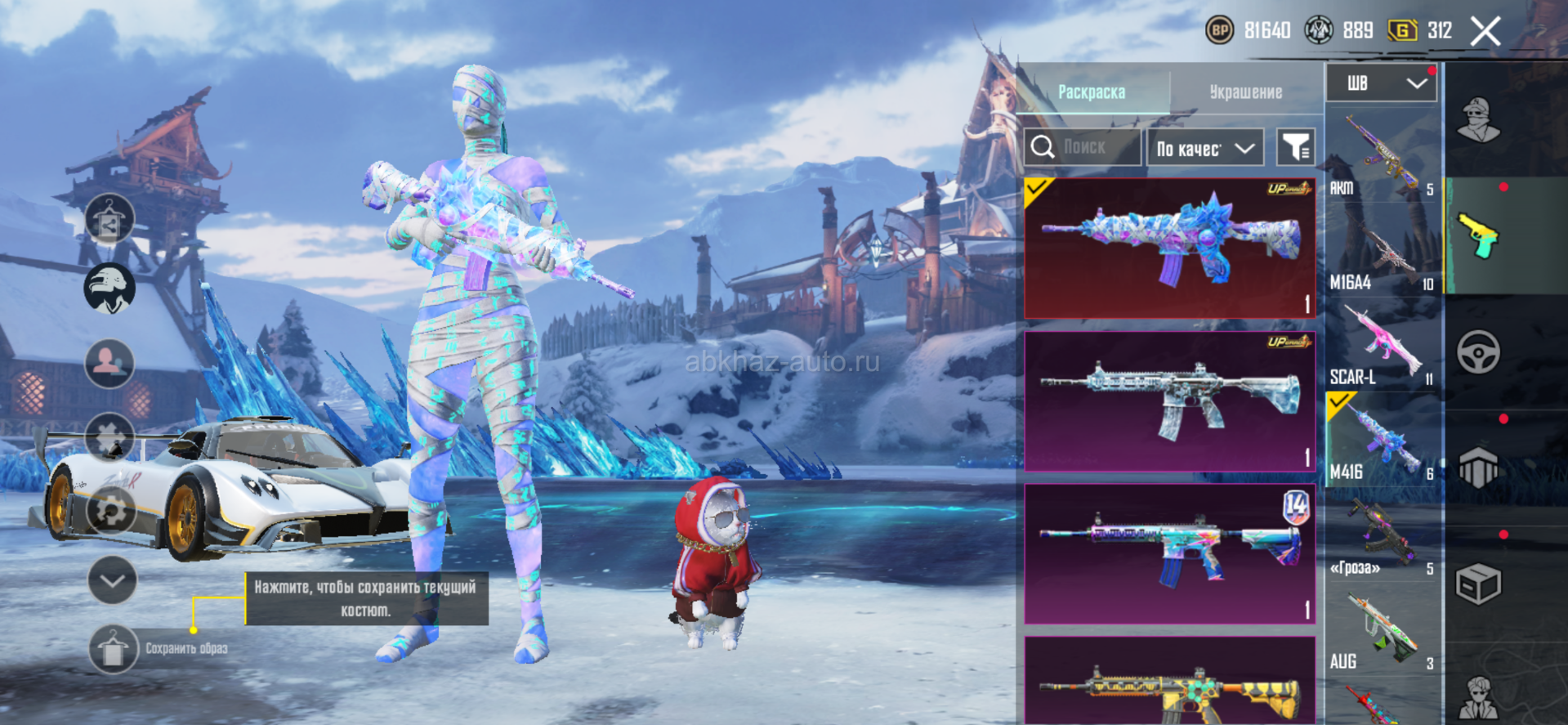1568x725 pixels.
Task: Save outfit with Сохранить образ button
Action: (x=113, y=649)
